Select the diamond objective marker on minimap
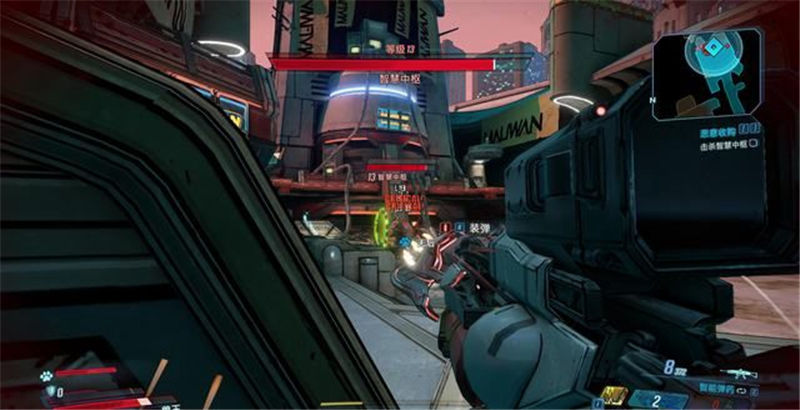The width and height of the screenshot is (800, 410). coord(712,48)
